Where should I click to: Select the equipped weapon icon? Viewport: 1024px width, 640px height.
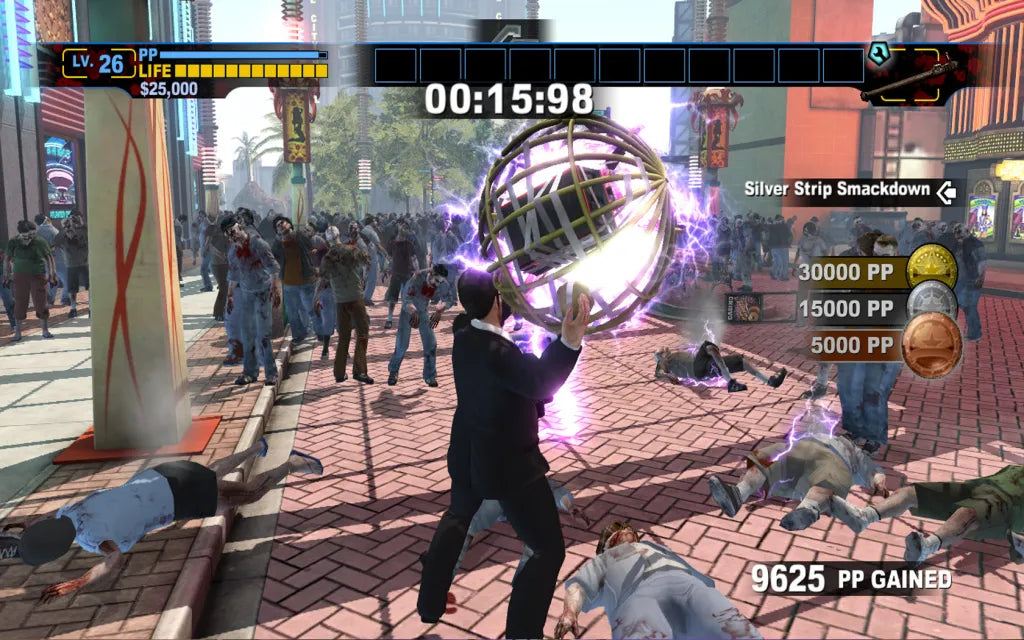(x=908, y=78)
